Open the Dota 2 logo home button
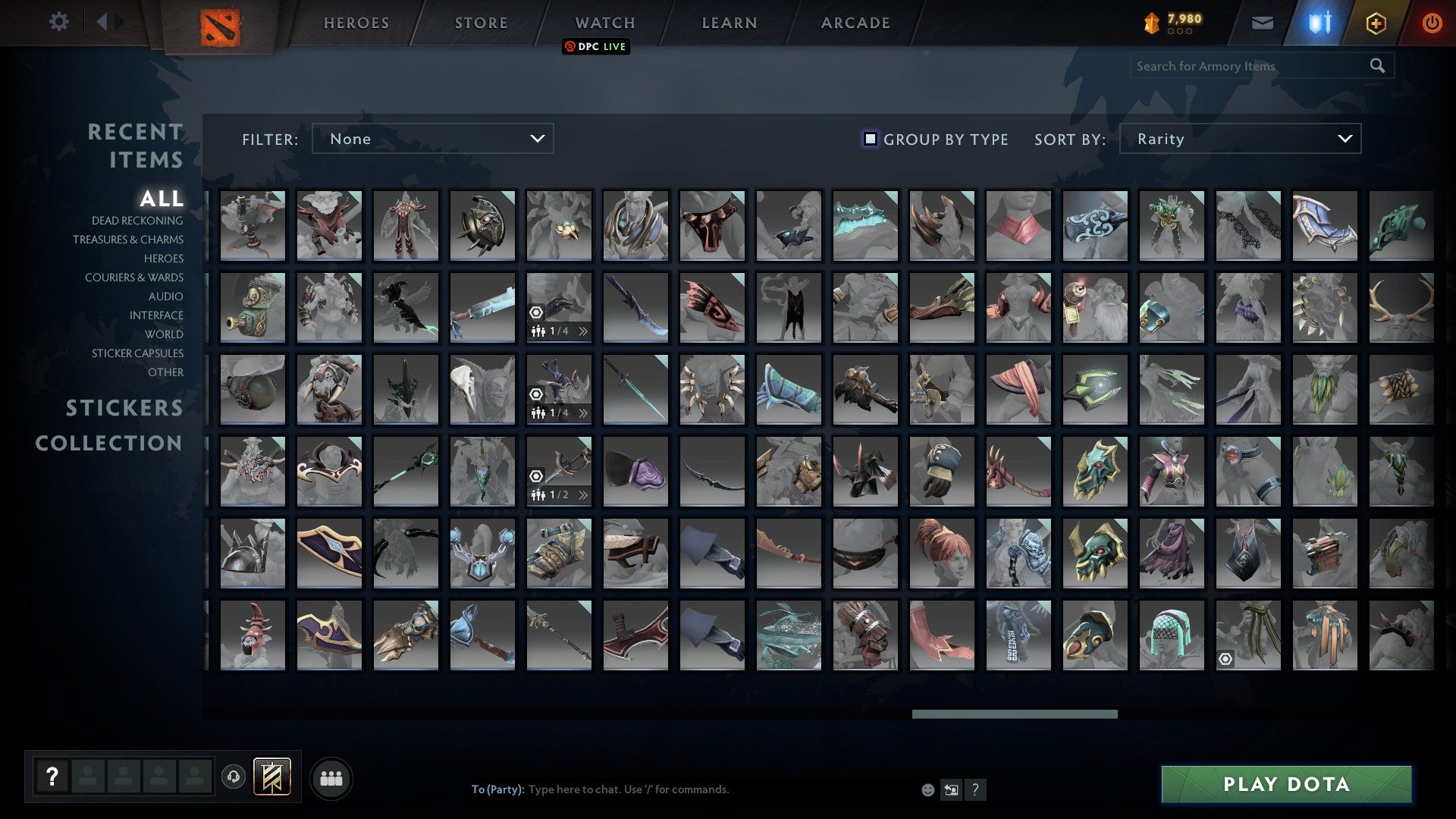Image resolution: width=1456 pixels, height=819 pixels. (x=218, y=22)
